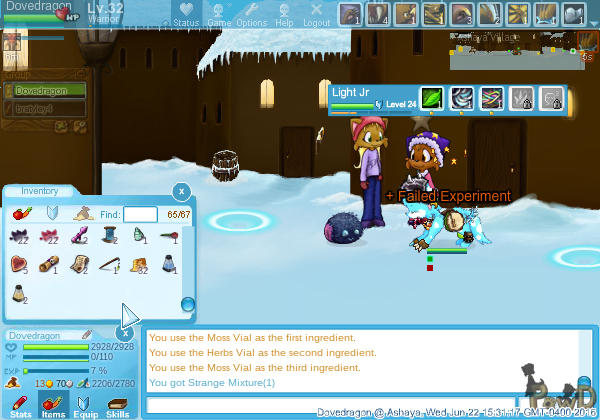Switch to the Equip tab
This screenshot has width=600, height=420.
point(86,407)
